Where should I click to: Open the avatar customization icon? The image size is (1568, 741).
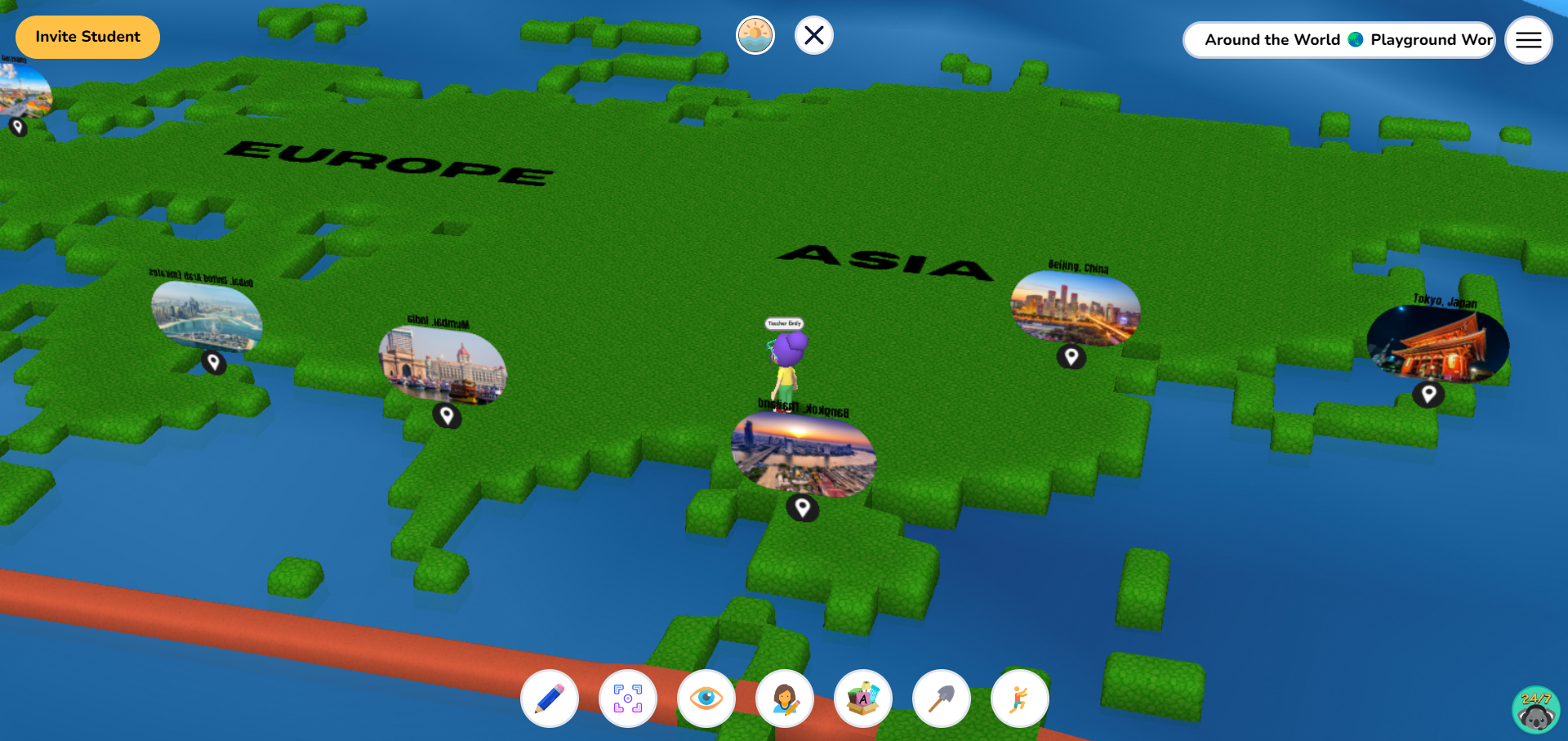point(785,699)
